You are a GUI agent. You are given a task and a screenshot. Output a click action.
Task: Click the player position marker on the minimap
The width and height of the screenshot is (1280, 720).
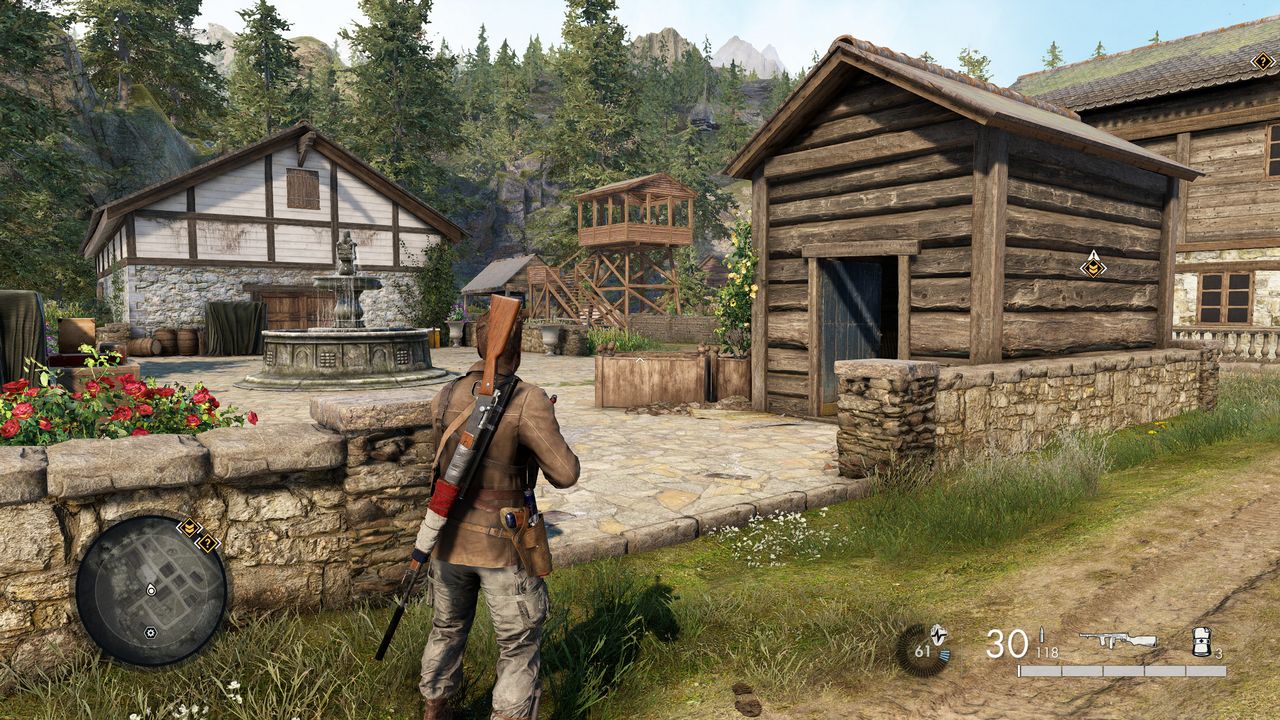coord(150,590)
